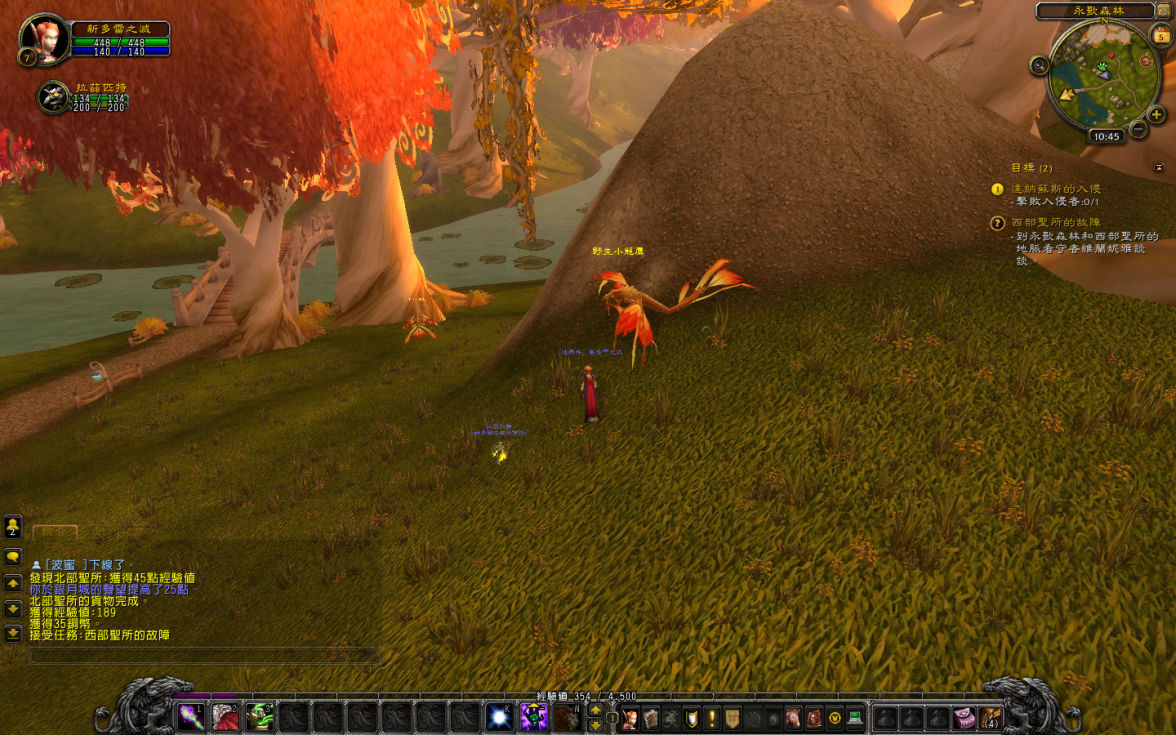
Task: Open the main menu computer icon
Action: coord(854,717)
